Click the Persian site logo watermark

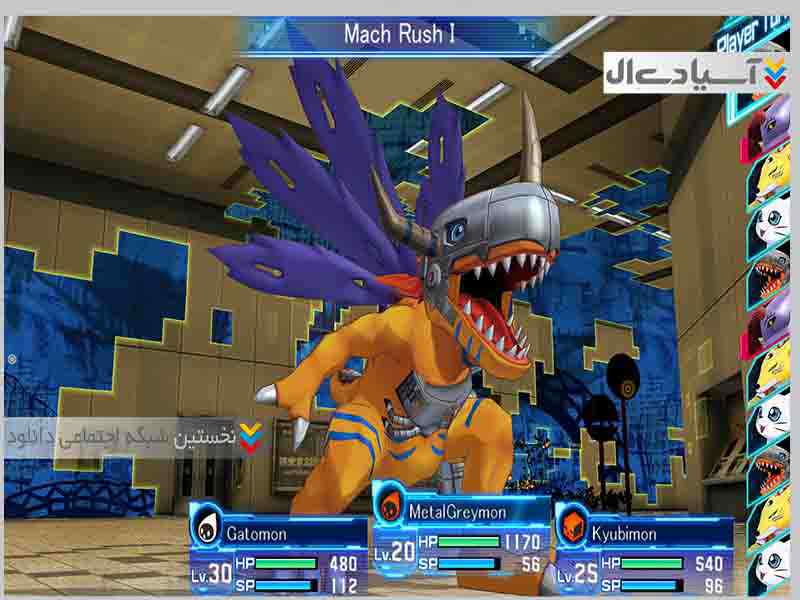click(695, 72)
